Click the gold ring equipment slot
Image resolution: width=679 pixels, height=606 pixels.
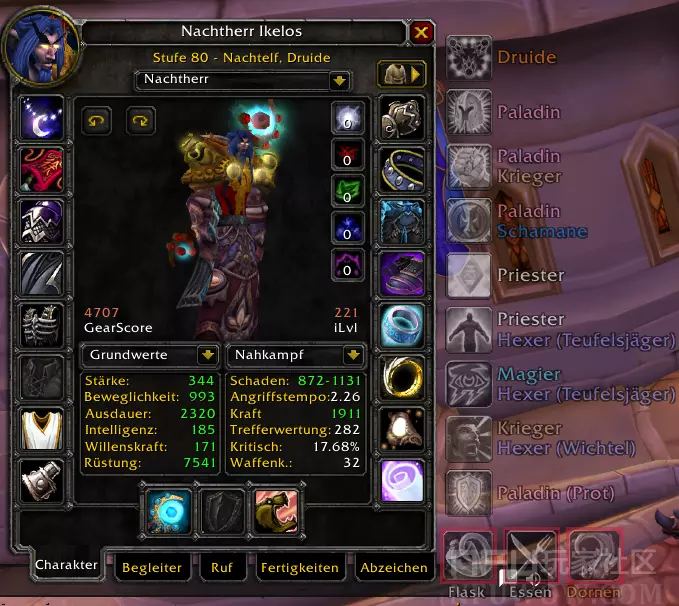[x=402, y=375]
